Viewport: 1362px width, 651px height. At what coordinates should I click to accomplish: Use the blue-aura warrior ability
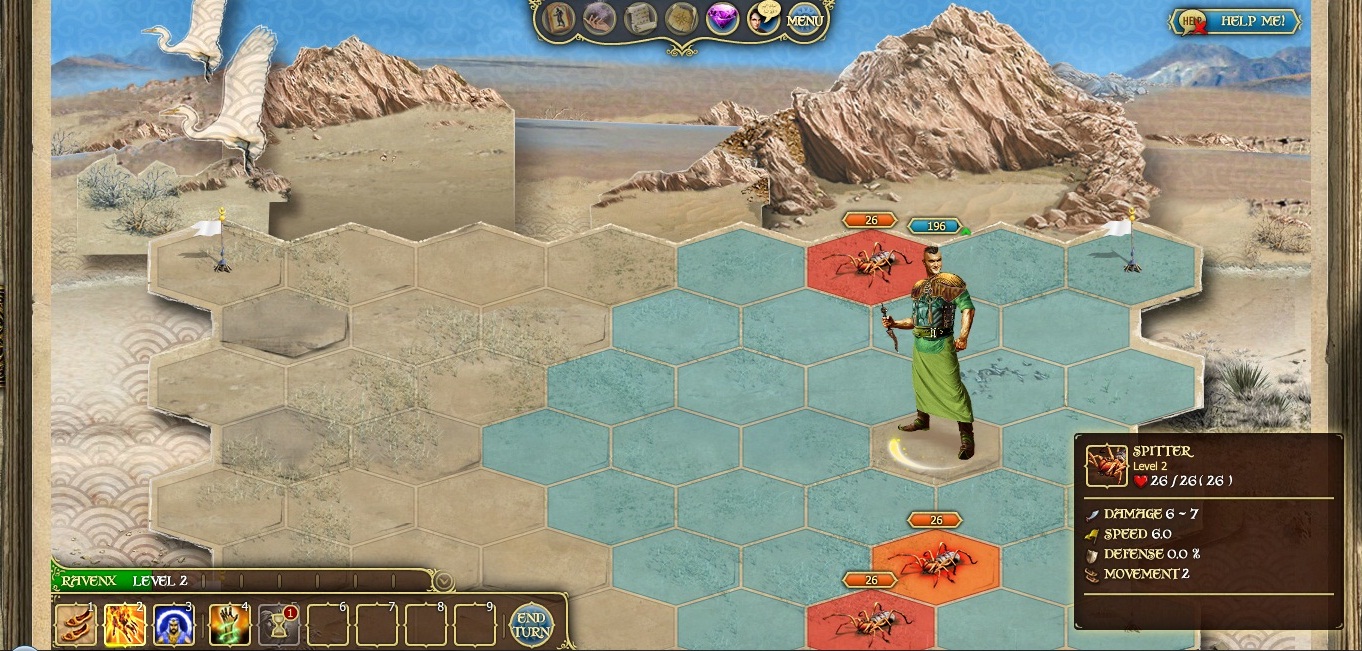[174, 626]
